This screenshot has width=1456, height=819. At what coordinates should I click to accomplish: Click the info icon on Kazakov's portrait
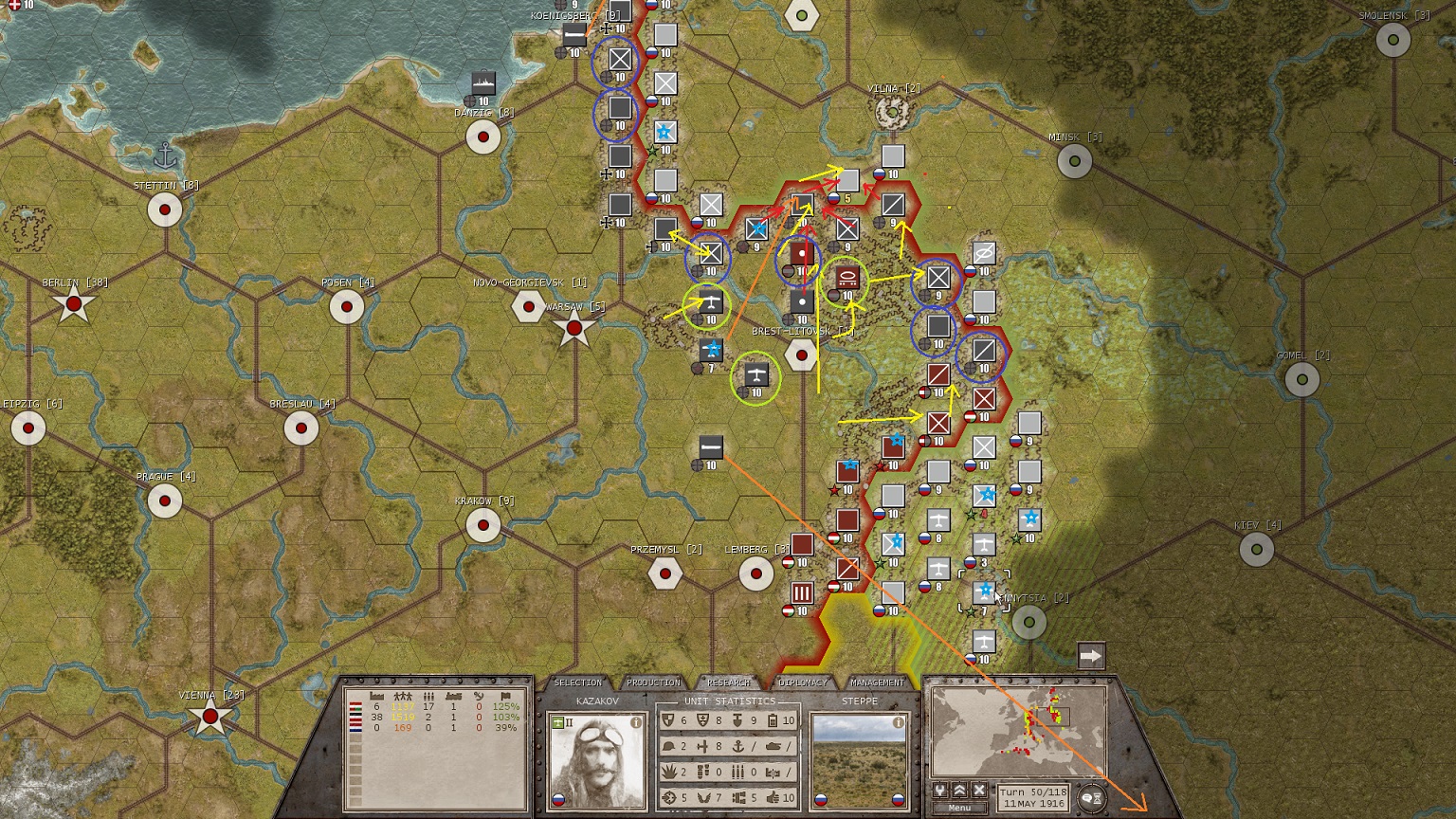(x=636, y=723)
